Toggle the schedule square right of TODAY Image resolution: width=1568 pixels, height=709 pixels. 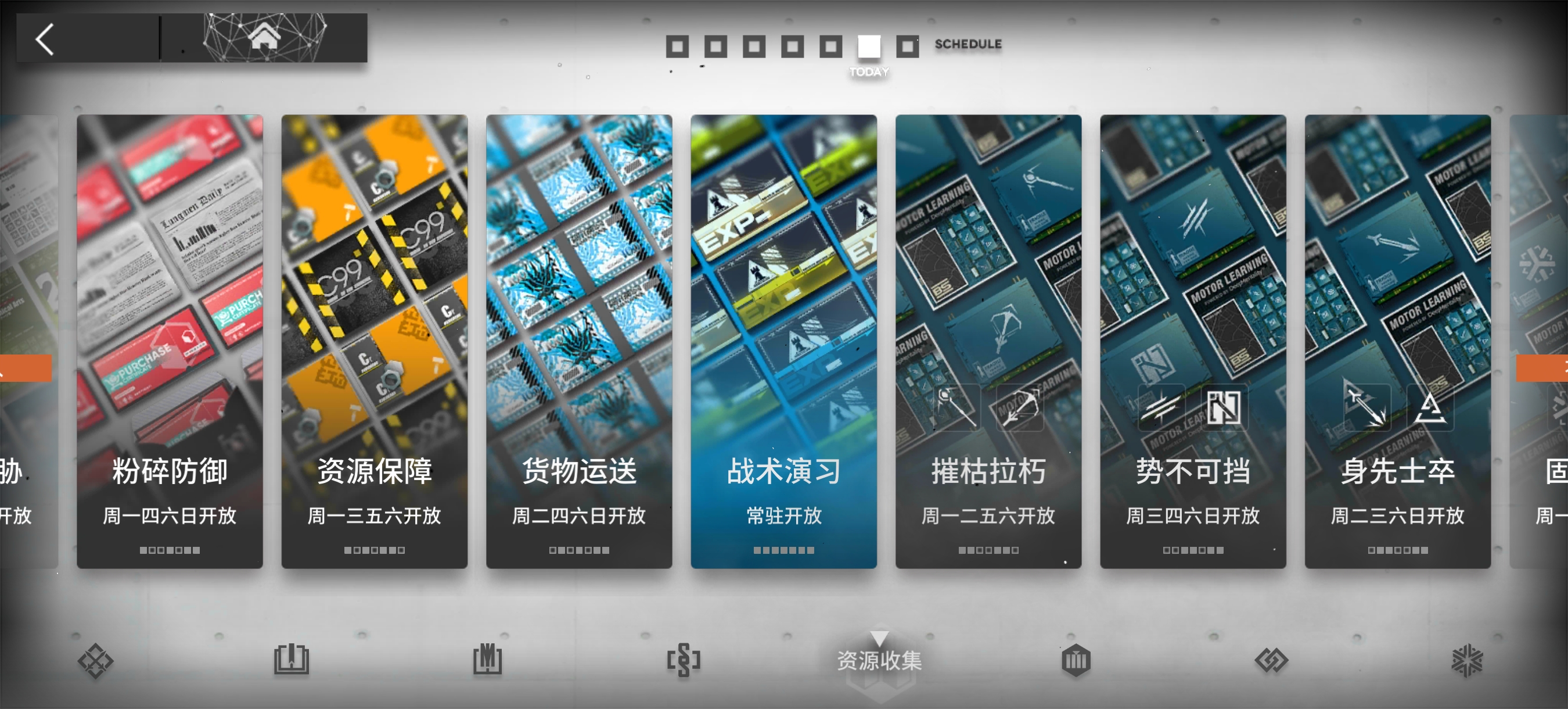click(908, 45)
